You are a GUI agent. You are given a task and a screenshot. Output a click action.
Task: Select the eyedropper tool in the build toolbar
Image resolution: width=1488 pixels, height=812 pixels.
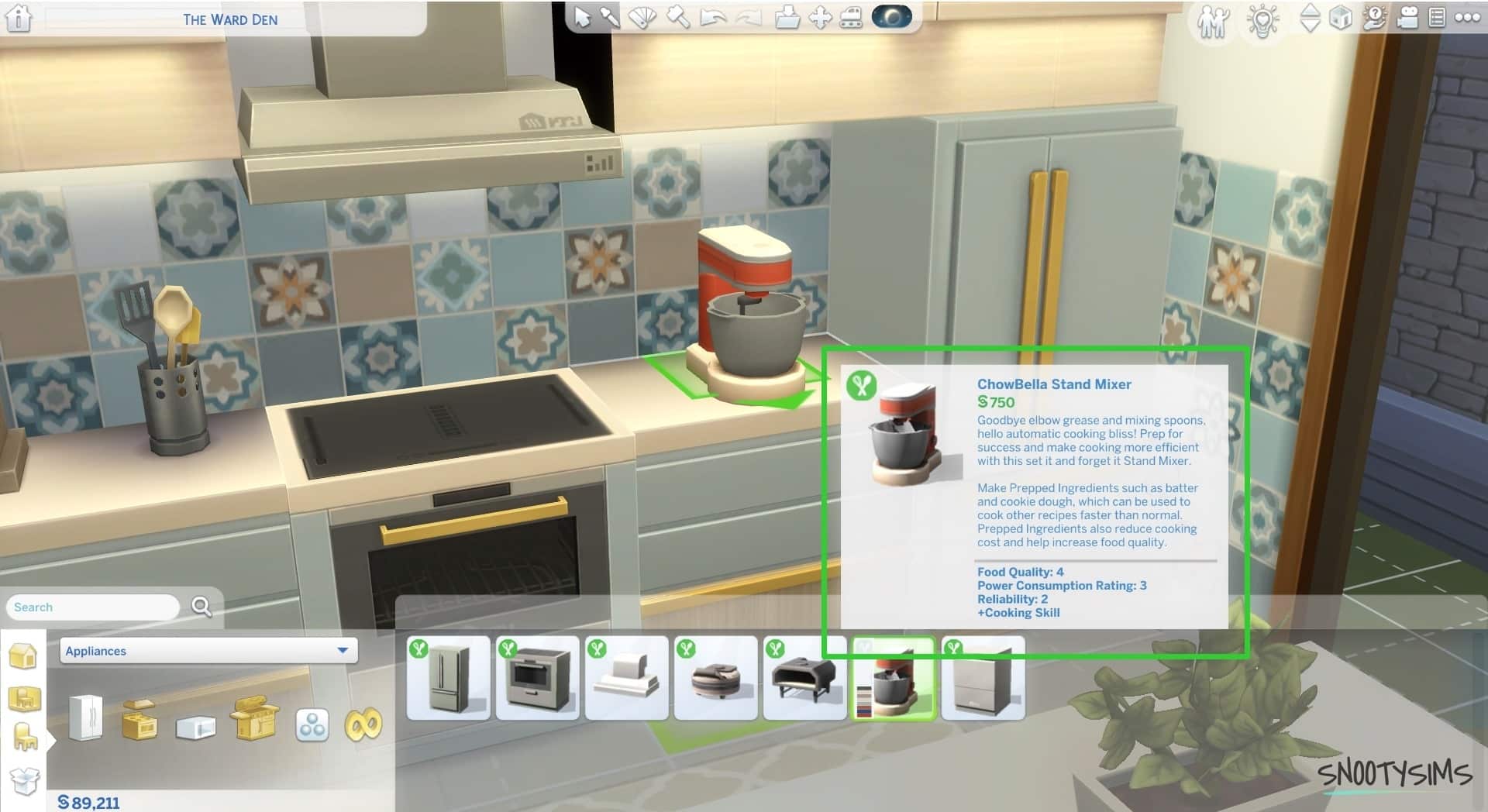[609, 17]
